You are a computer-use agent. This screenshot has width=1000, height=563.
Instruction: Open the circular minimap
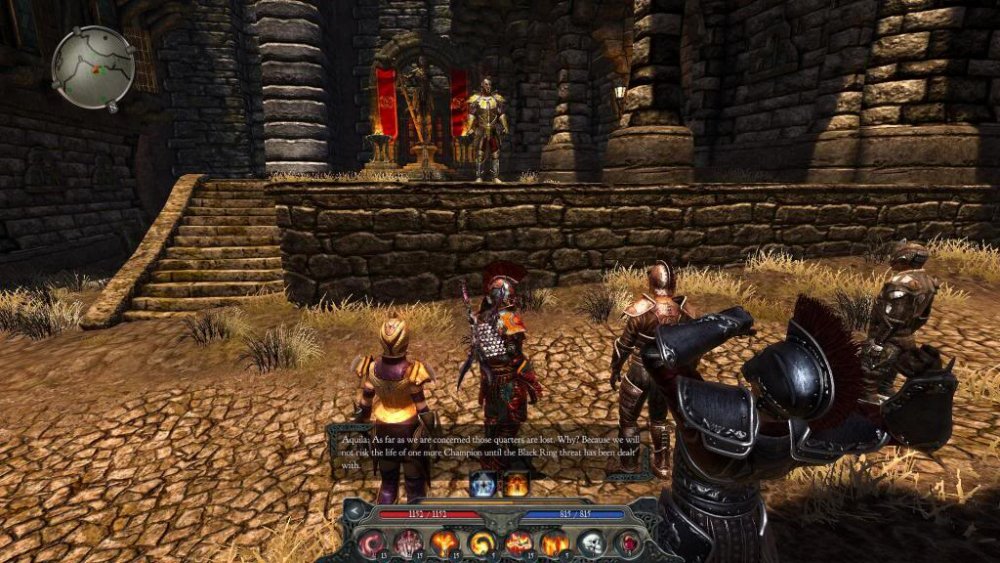coord(93,67)
